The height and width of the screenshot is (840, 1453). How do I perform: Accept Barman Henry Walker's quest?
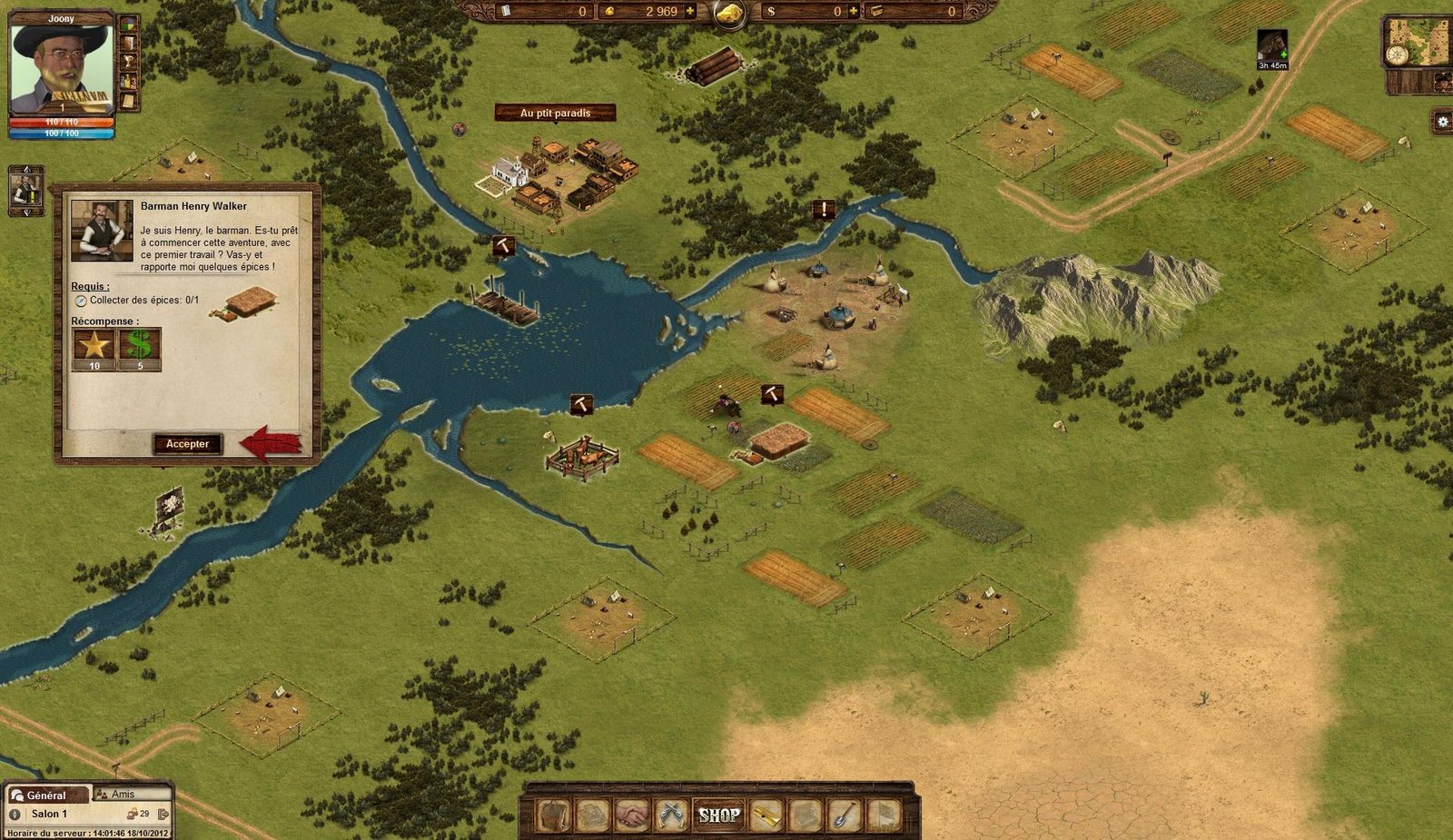(187, 444)
